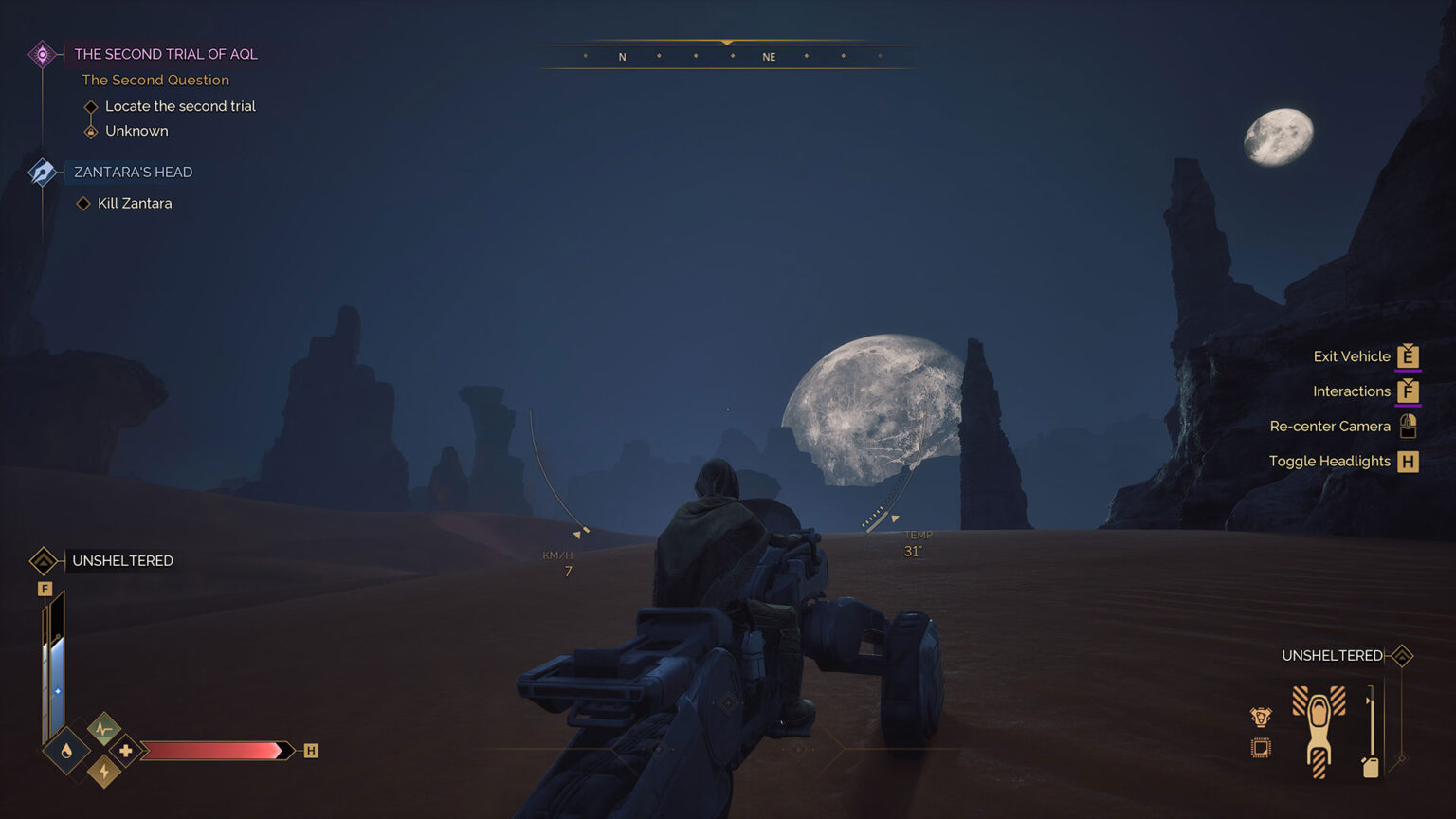Click the vehicle engine status icon

(1261, 718)
